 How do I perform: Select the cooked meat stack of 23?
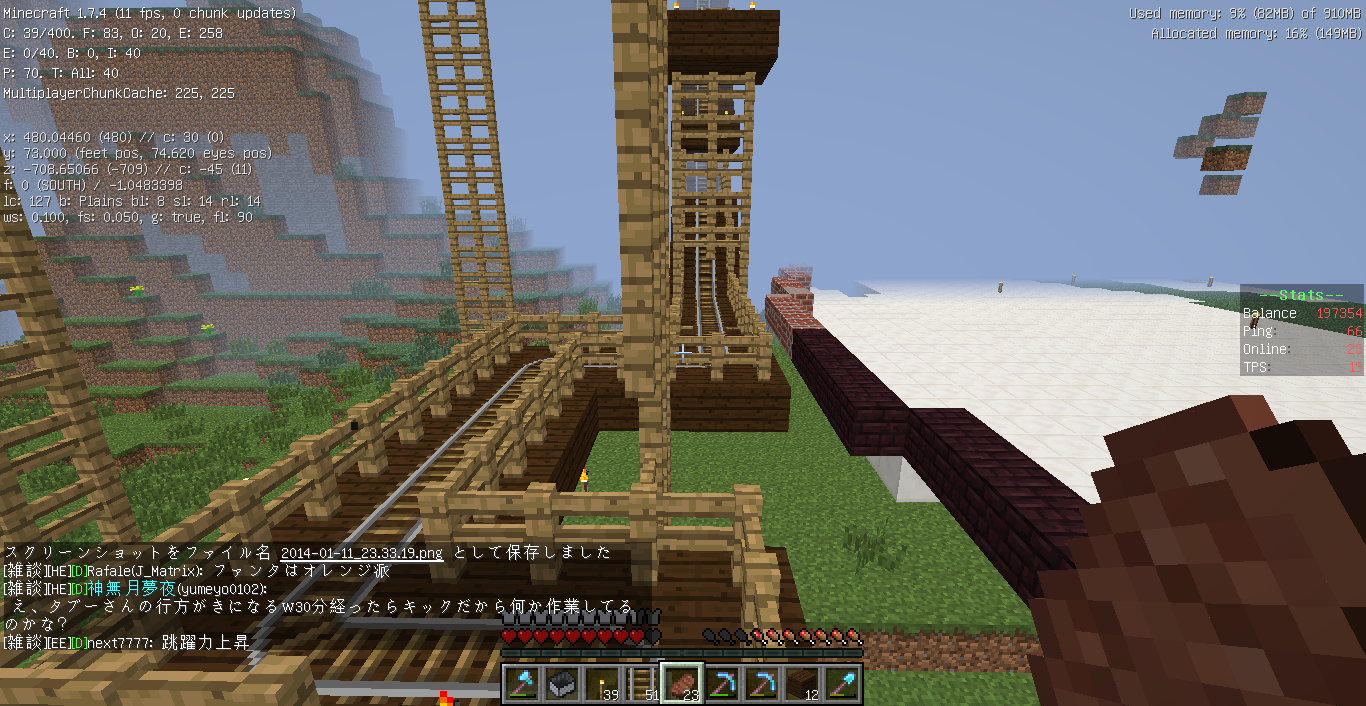pos(682,684)
